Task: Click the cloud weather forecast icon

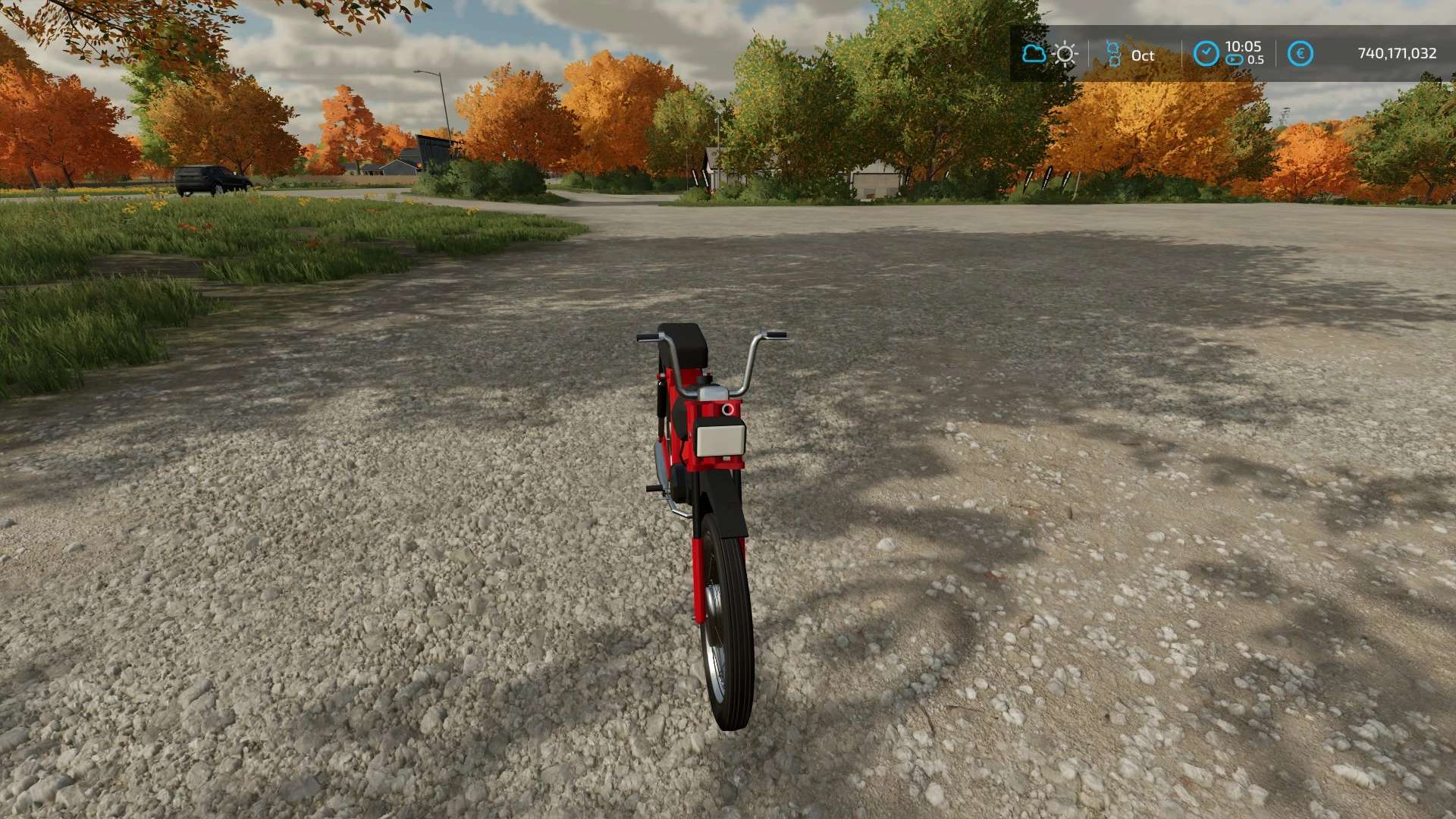Action: click(1033, 54)
